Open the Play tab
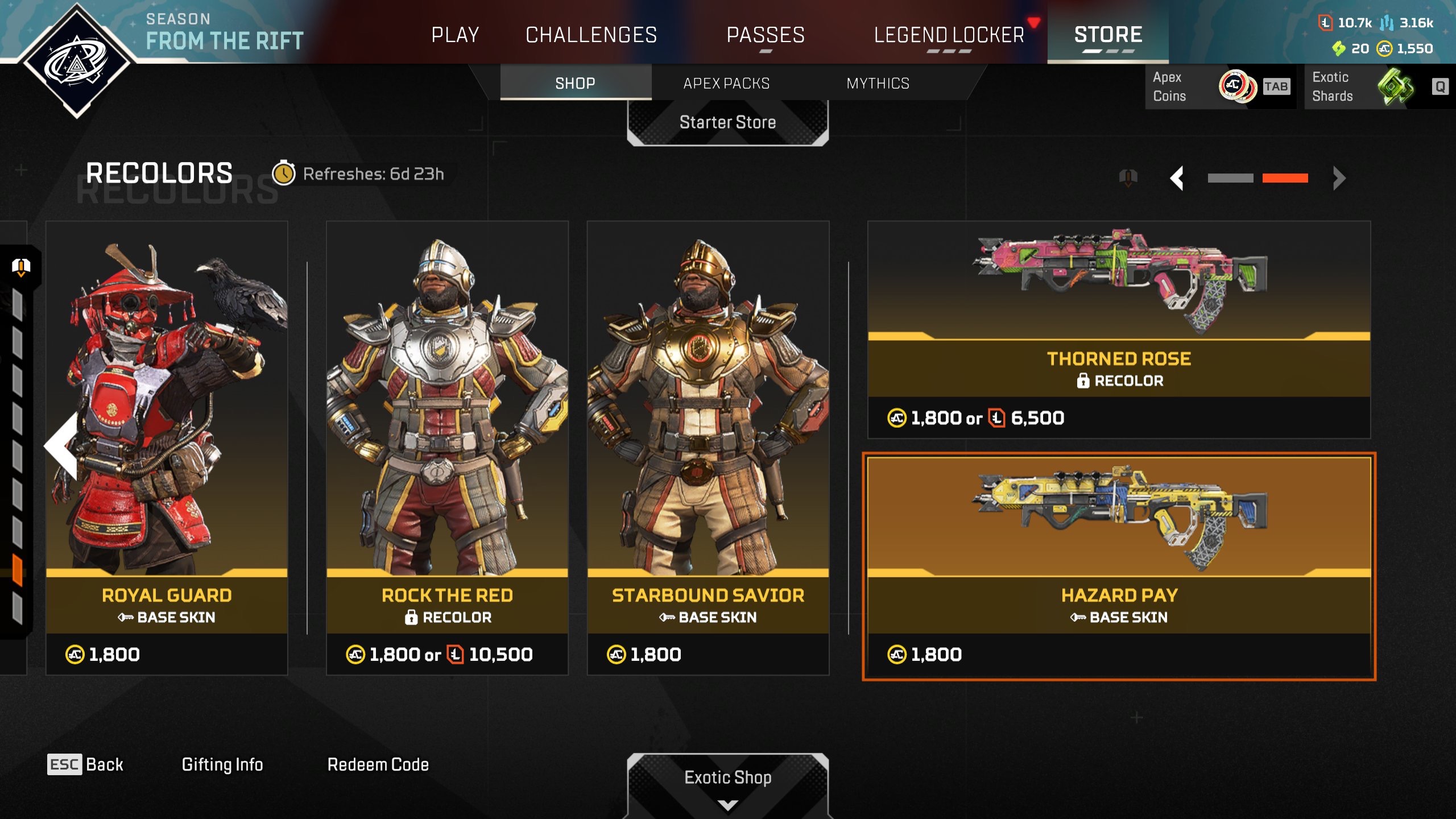This screenshot has width=1456, height=819. coord(455,35)
